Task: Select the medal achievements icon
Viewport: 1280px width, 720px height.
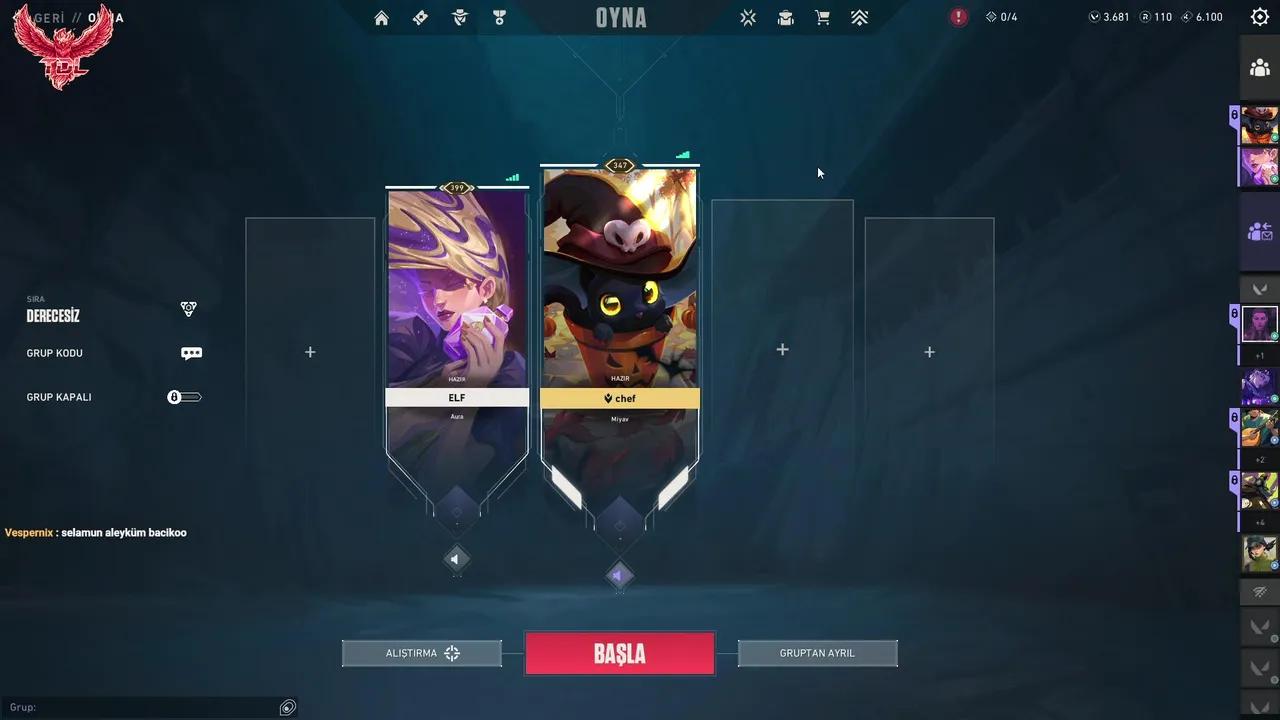Action: pyautogui.click(x=499, y=17)
